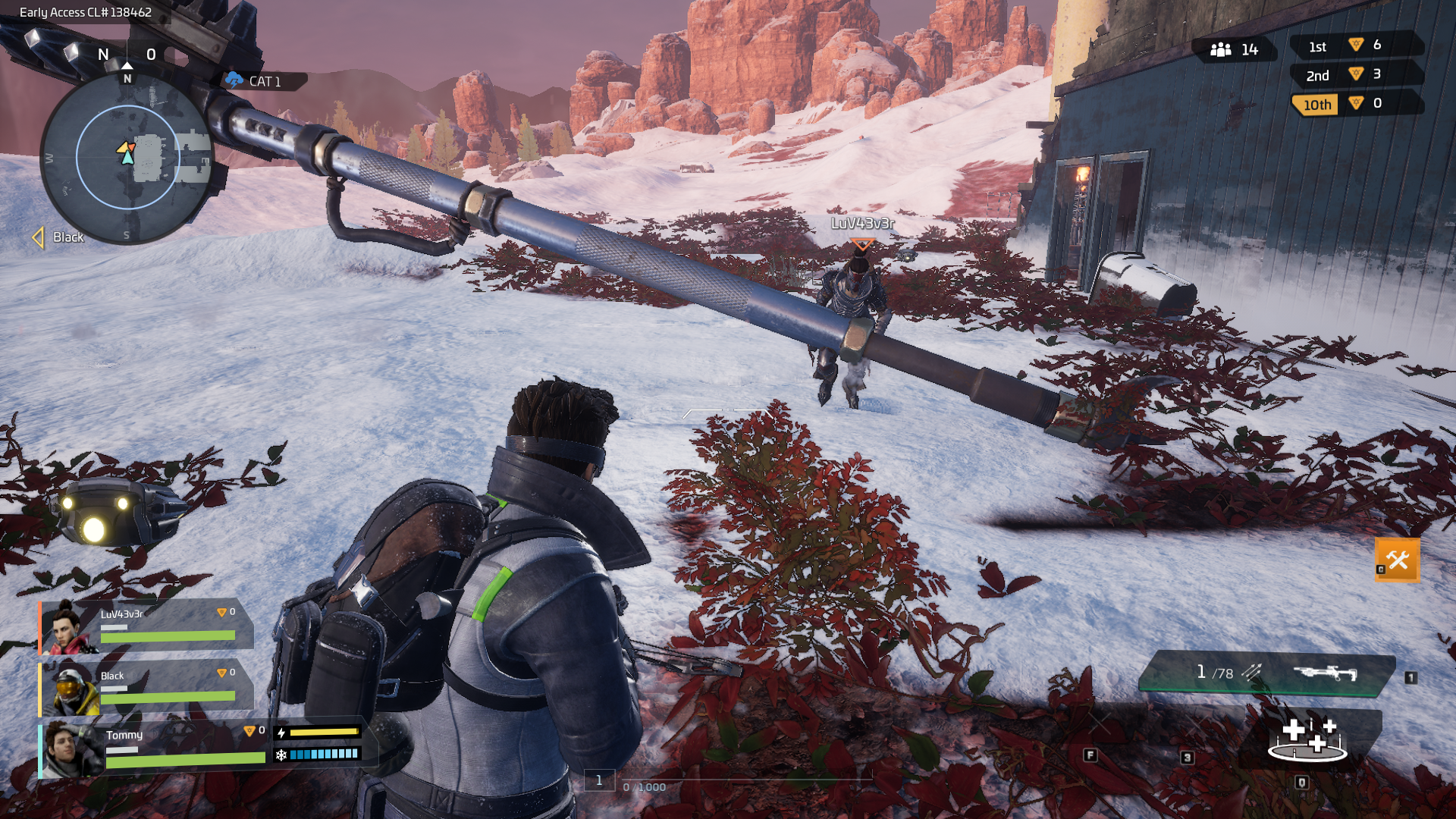Select LuV43v3r's squad portrait

pyautogui.click(x=67, y=628)
